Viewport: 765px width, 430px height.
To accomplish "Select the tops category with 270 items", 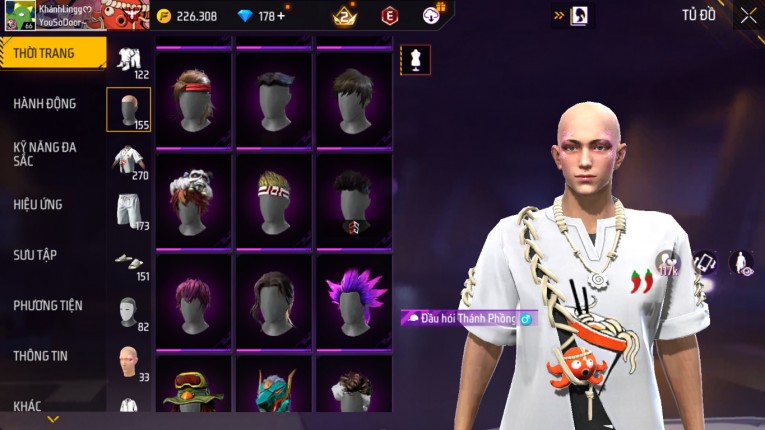I will [128, 160].
